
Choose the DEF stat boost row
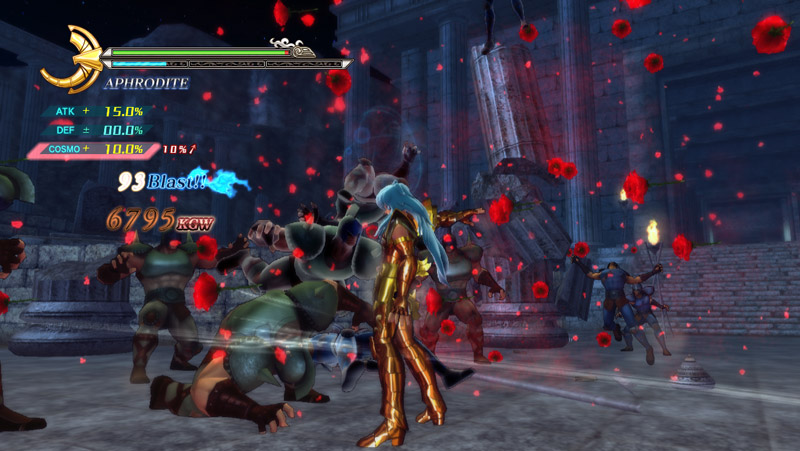point(95,130)
